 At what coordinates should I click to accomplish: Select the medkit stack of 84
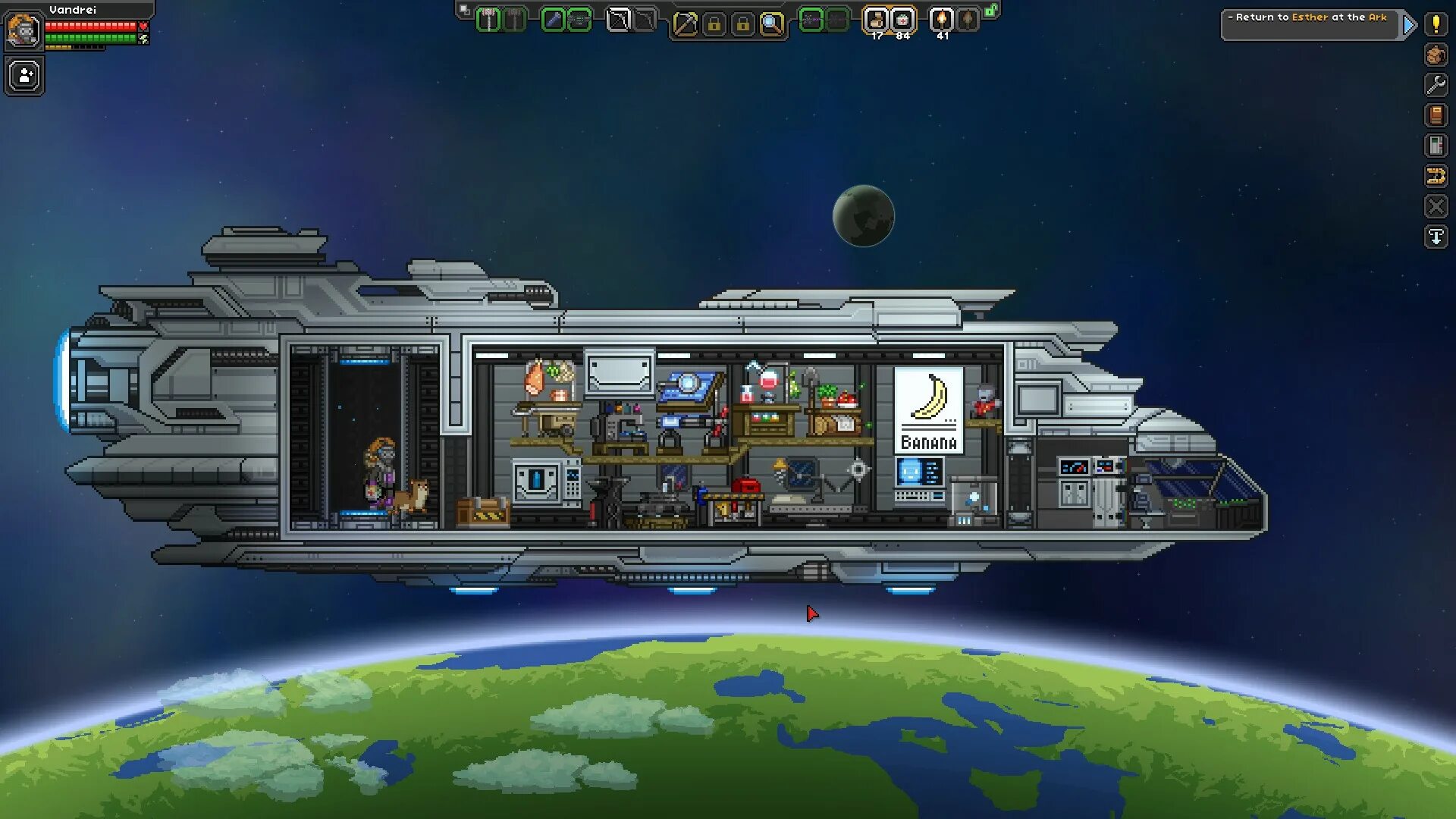[x=902, y=20]
